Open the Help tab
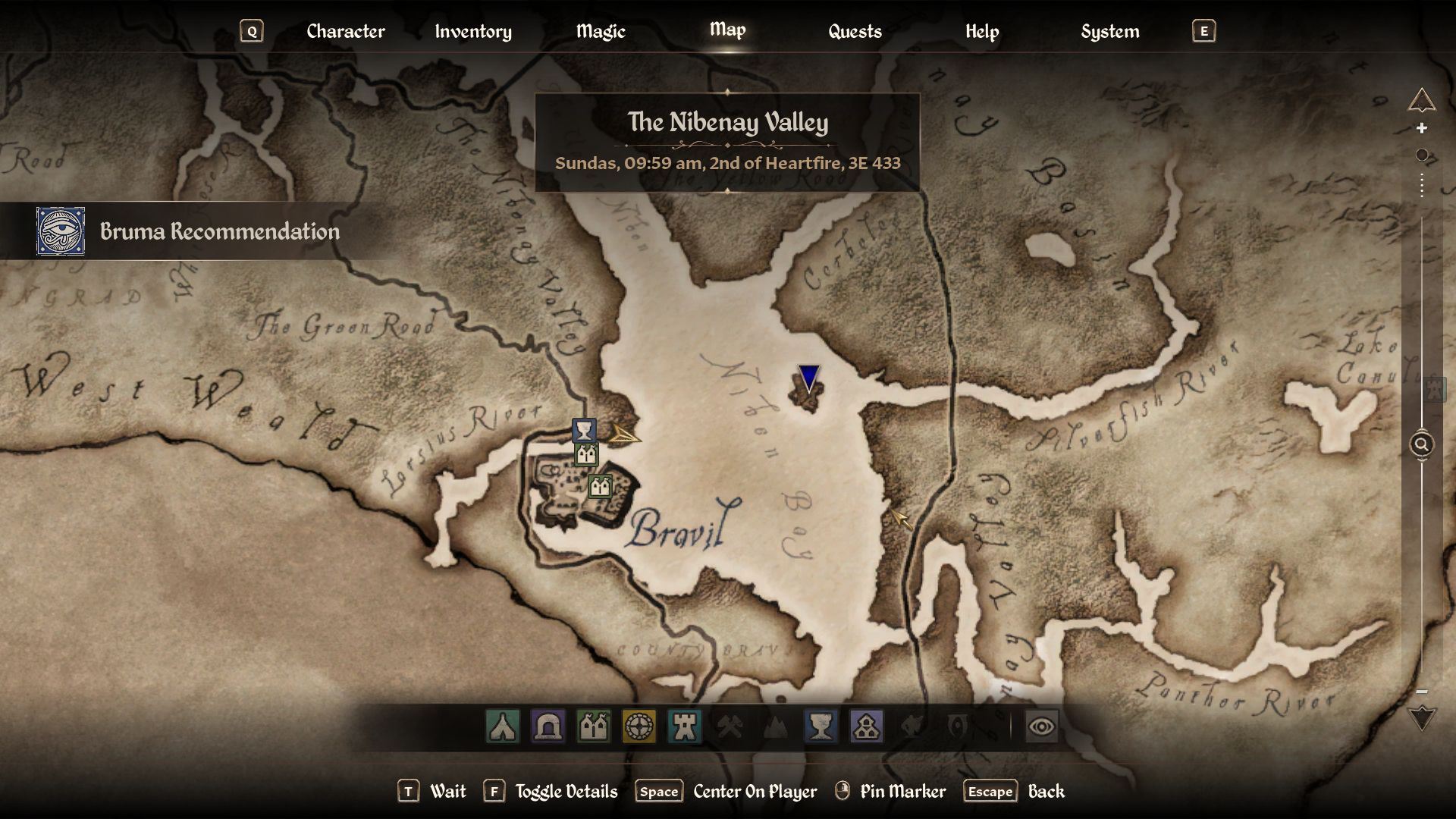The height and width of the screenshot is (819, 1456). 982,31
